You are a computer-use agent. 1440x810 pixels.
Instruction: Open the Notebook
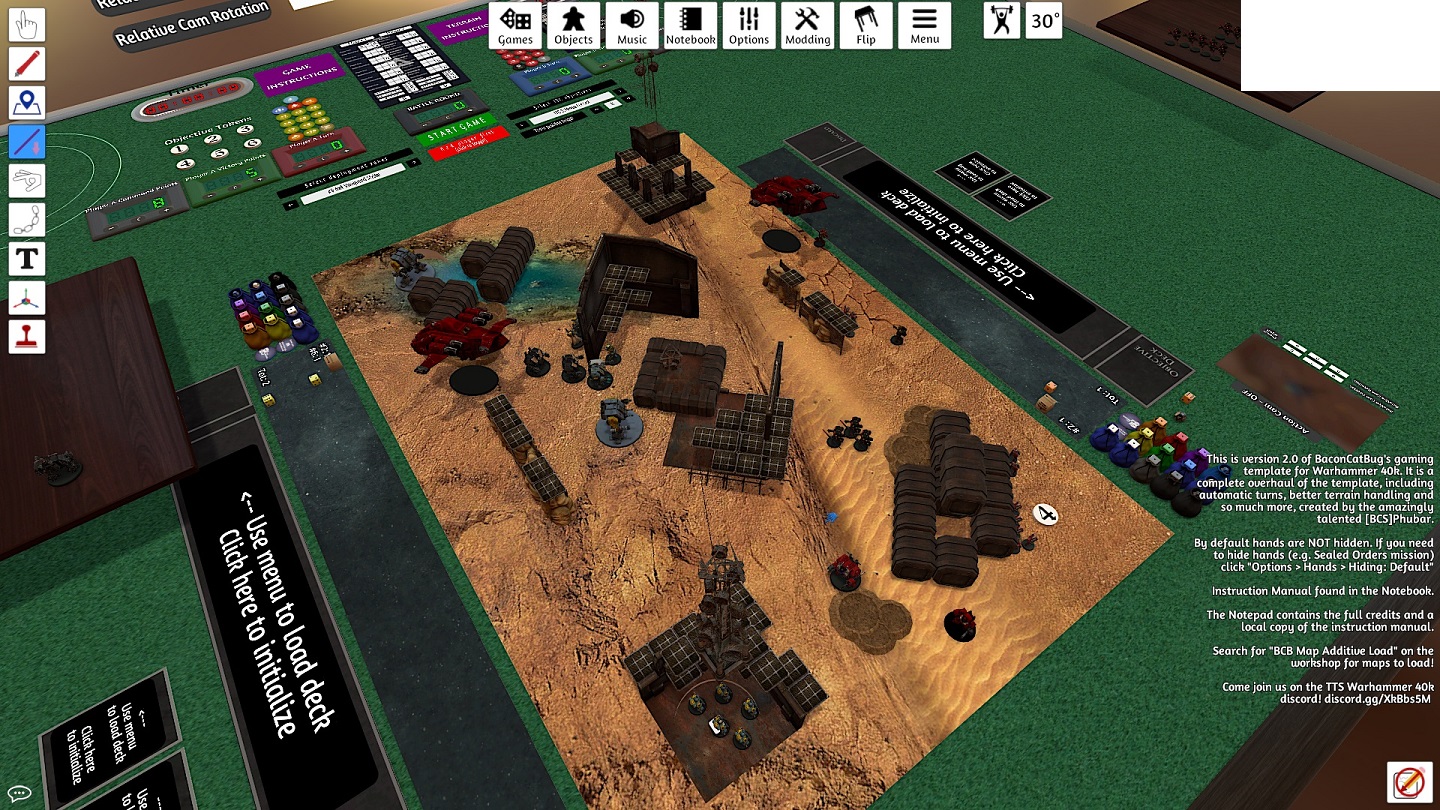690,26
